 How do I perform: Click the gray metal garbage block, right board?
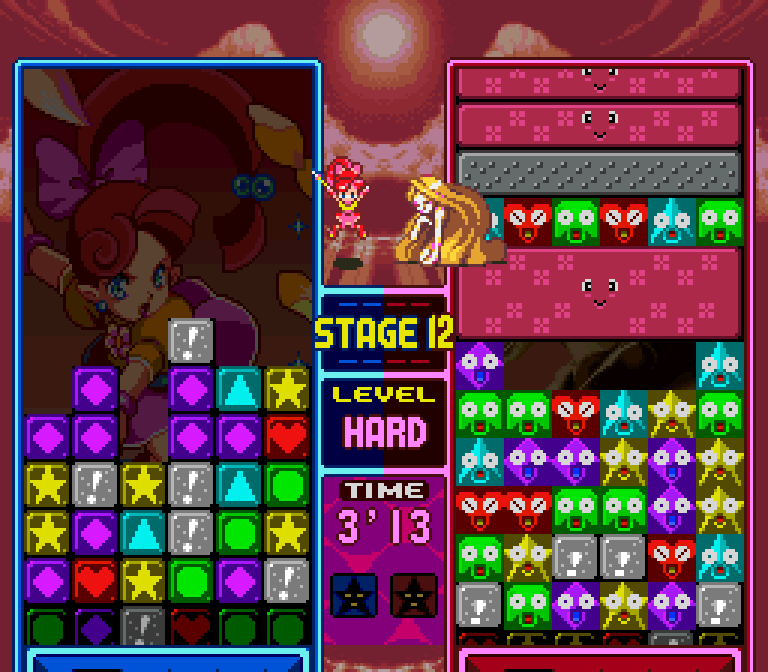click(599, 172)
